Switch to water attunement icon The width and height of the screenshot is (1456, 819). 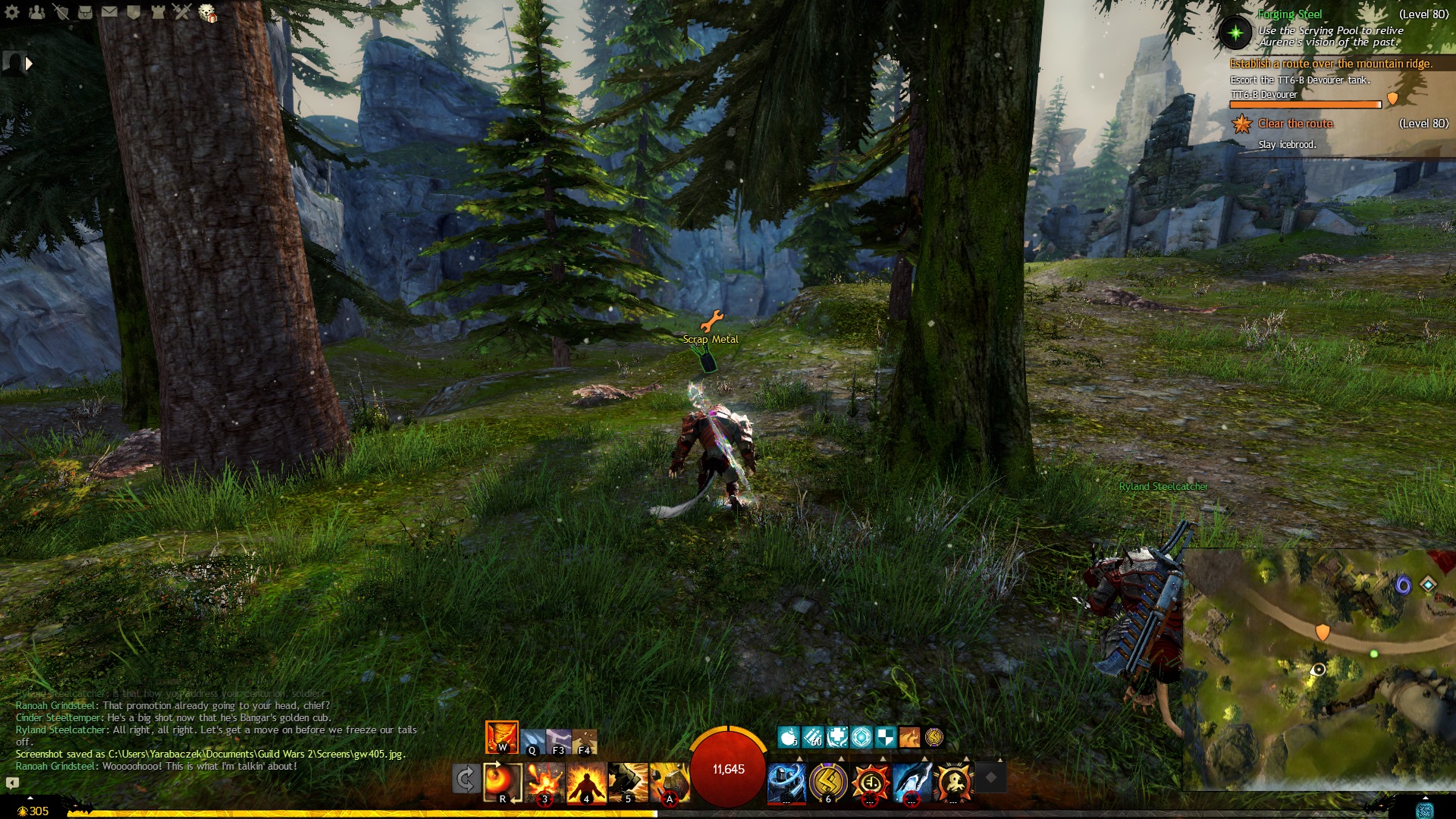pyautogui.click(x=533, y=739)
